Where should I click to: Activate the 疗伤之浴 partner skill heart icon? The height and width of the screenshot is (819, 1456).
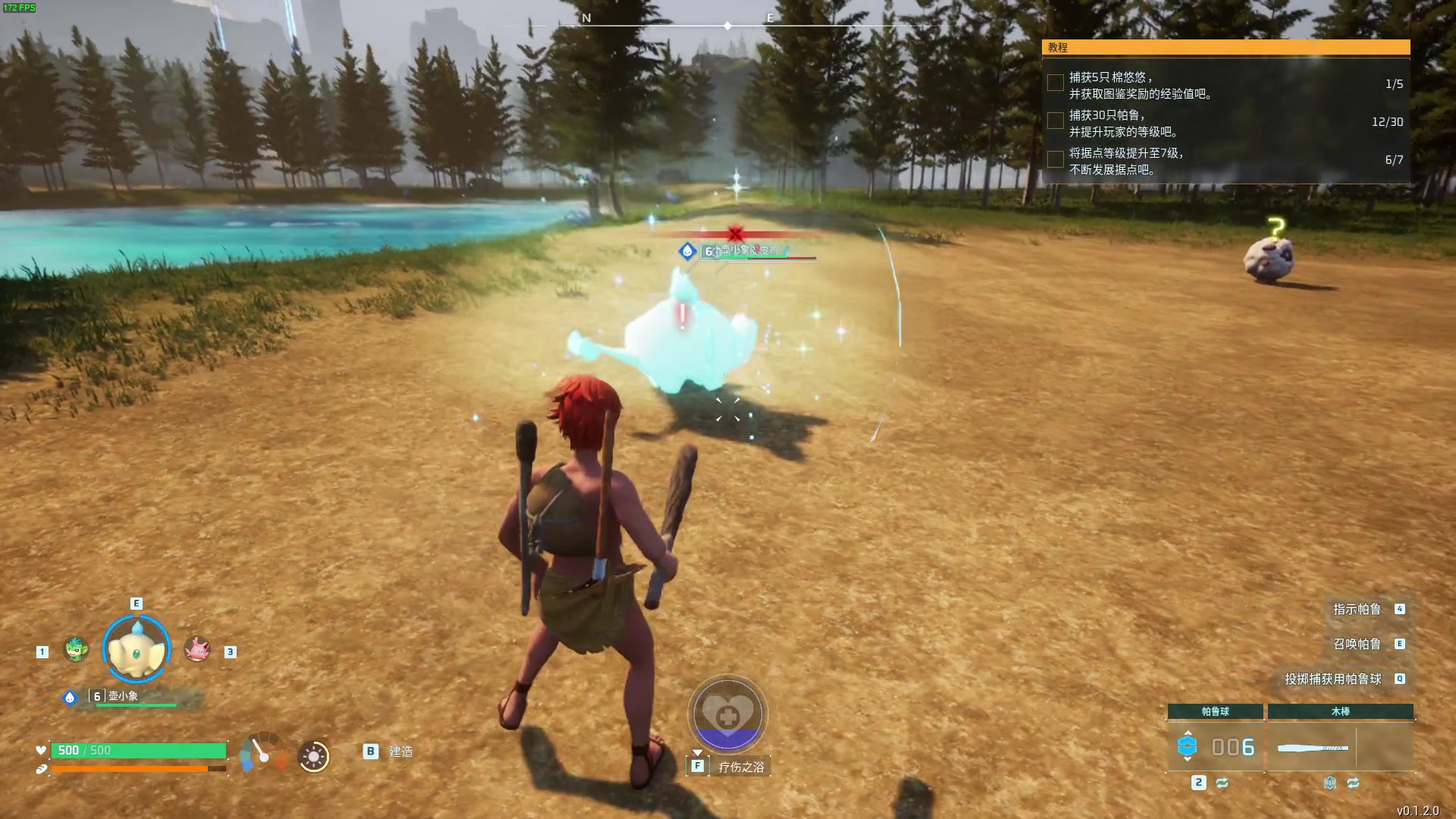click(728, 714)
